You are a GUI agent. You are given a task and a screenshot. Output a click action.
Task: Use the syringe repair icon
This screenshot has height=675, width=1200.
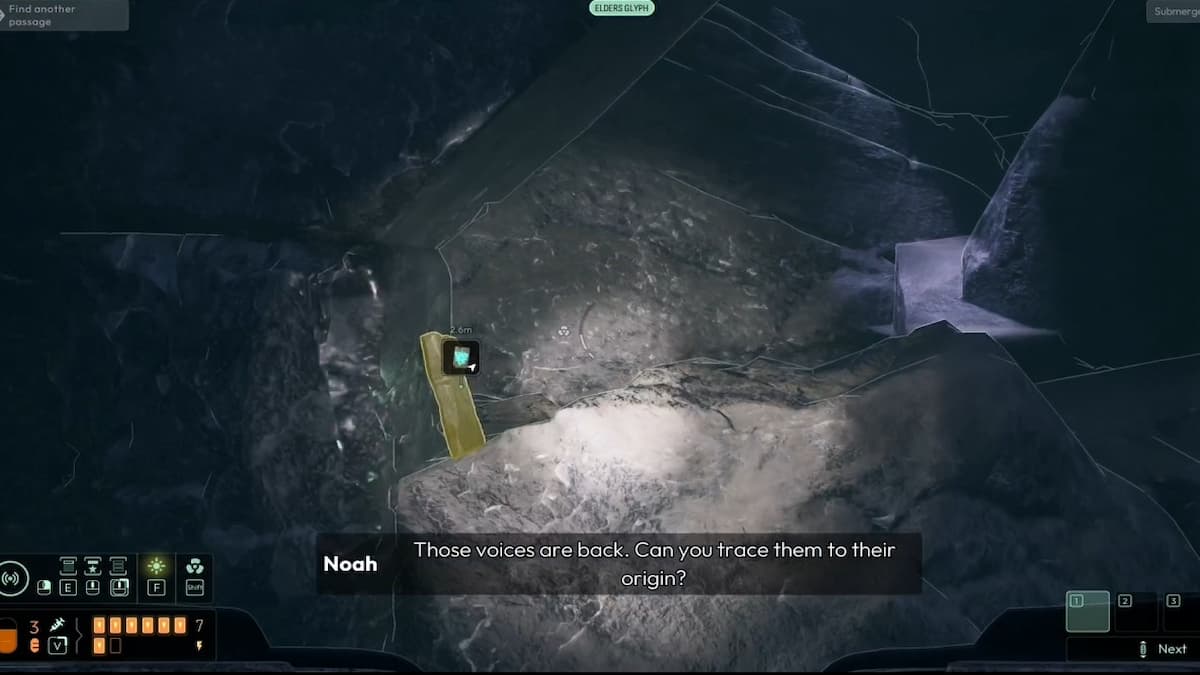tap(57, 624)
